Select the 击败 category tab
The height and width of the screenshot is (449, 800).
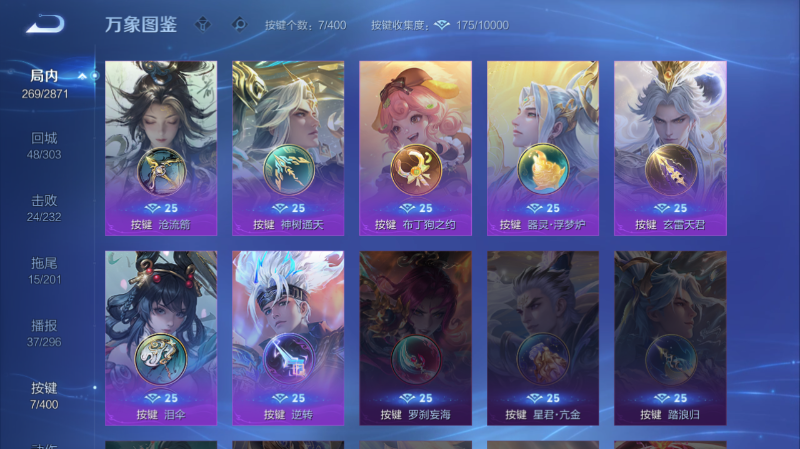(45, 208)
